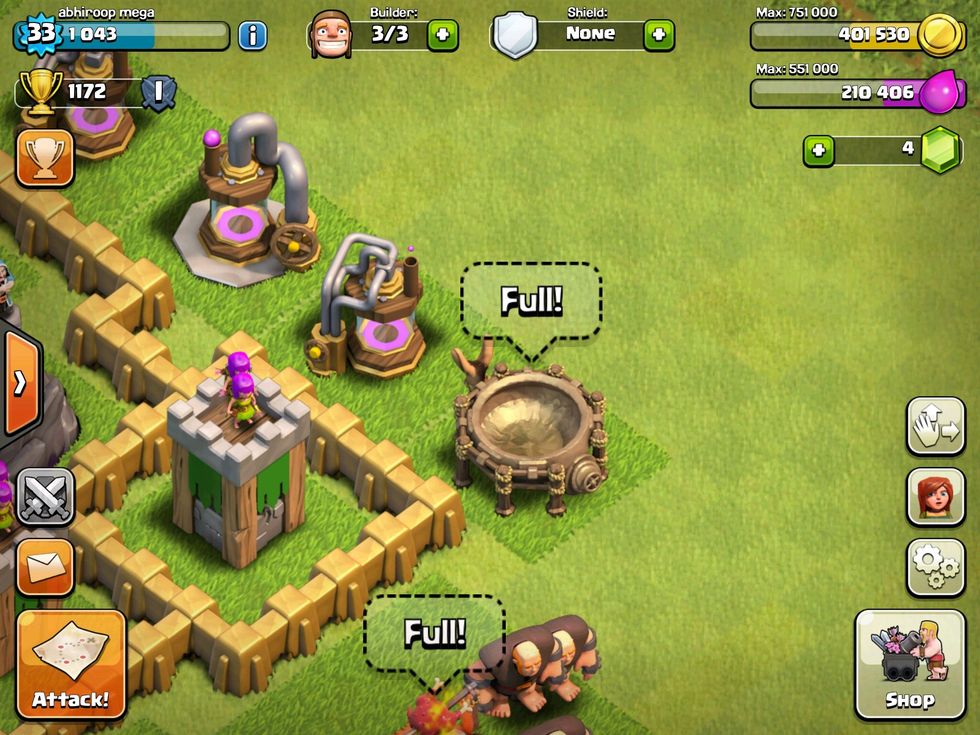Image resolution: width=980 pixels, height=735 pixels.
Task: Tap the Attack! map button
Action: click(71, 664)
